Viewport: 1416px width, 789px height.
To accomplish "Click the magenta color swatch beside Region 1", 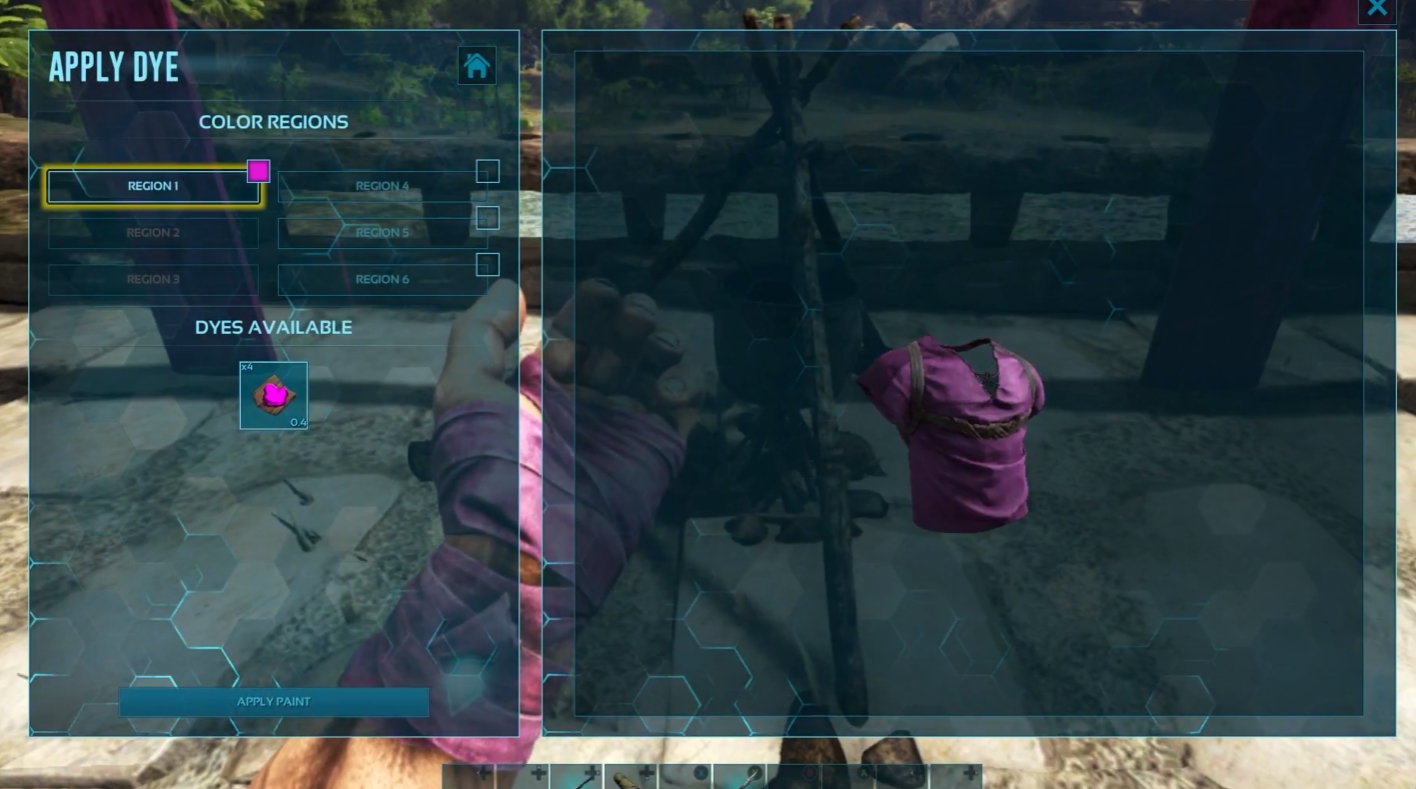I will 259,171.
